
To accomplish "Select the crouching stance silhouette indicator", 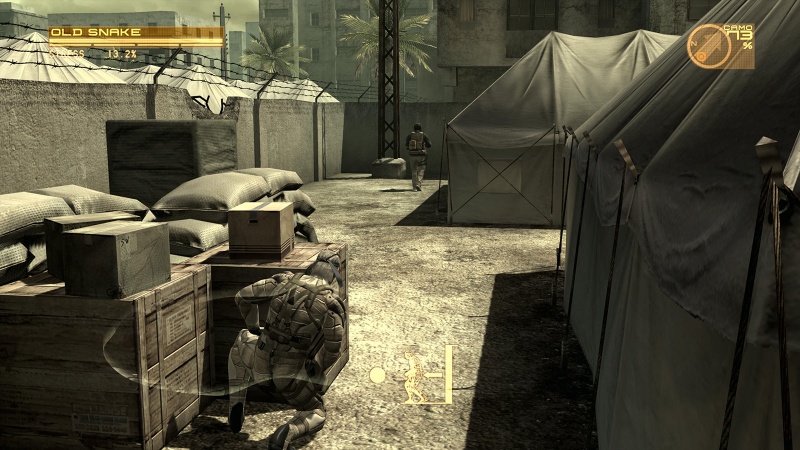I will 413,374.
